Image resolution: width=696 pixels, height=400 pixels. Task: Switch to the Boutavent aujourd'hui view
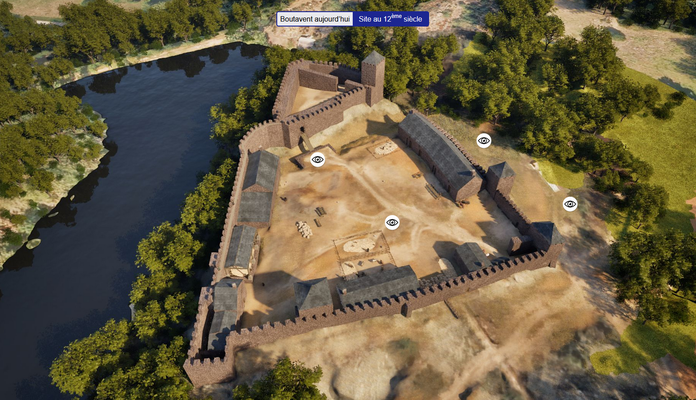click(x=315, y=19)
